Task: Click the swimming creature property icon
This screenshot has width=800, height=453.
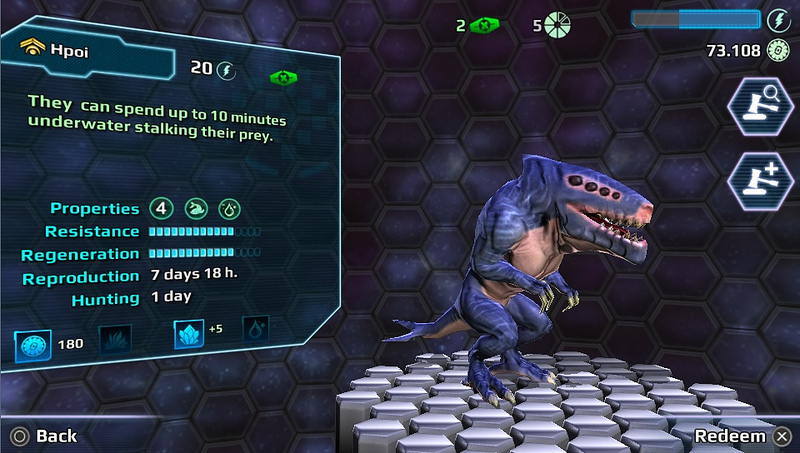Action: coord(195,209)
